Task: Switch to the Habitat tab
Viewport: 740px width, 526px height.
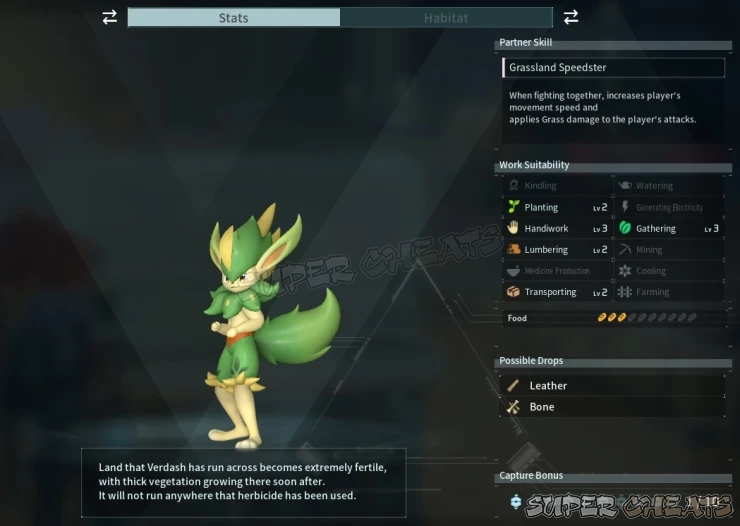Action: 446,18
